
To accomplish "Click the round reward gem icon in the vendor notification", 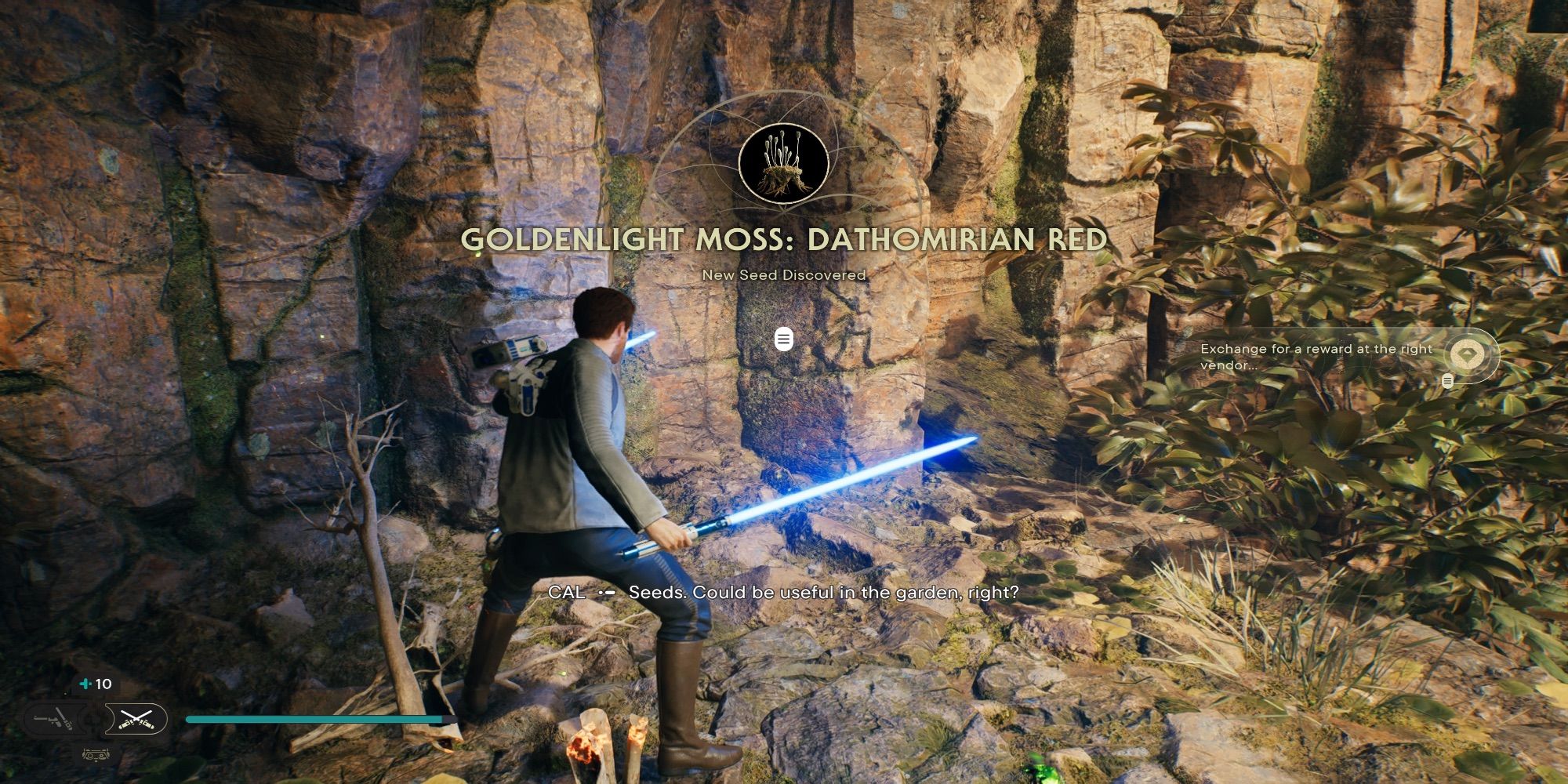I will 1468,353.
